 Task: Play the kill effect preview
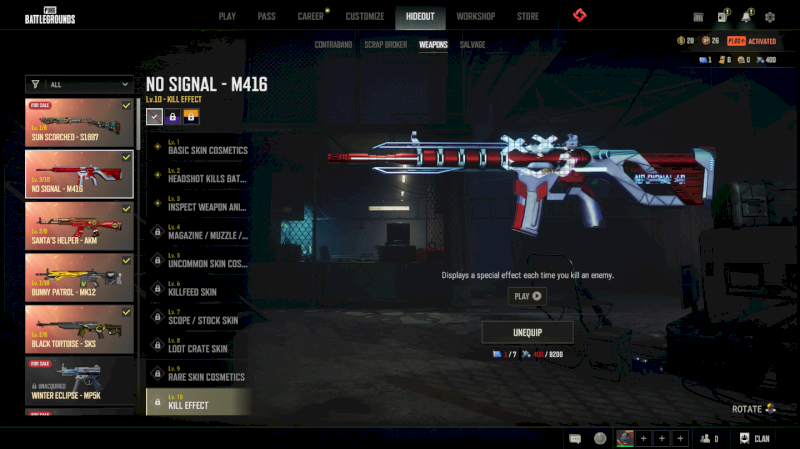527,296
